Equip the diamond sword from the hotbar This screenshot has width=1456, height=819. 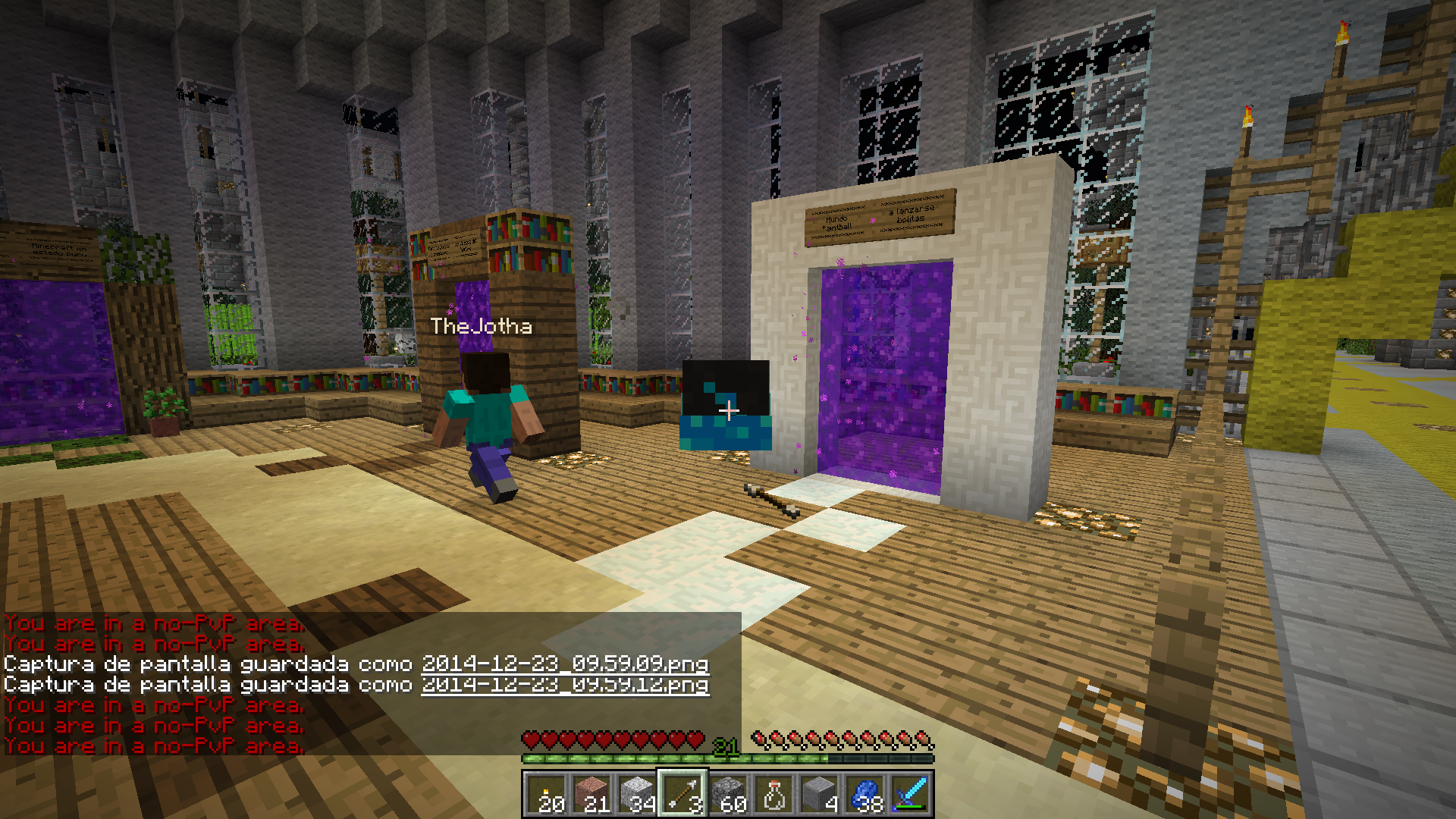click(910, 794)
